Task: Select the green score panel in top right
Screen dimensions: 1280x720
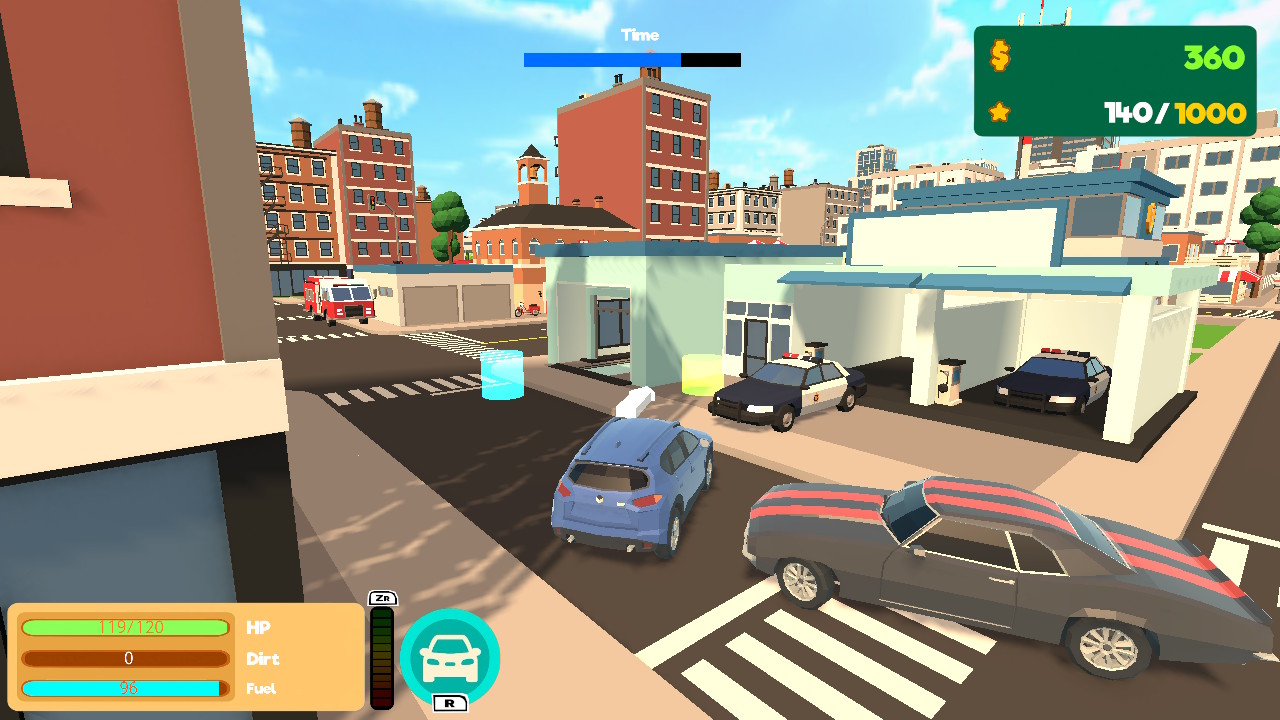Action: (x=1113, y=80)
